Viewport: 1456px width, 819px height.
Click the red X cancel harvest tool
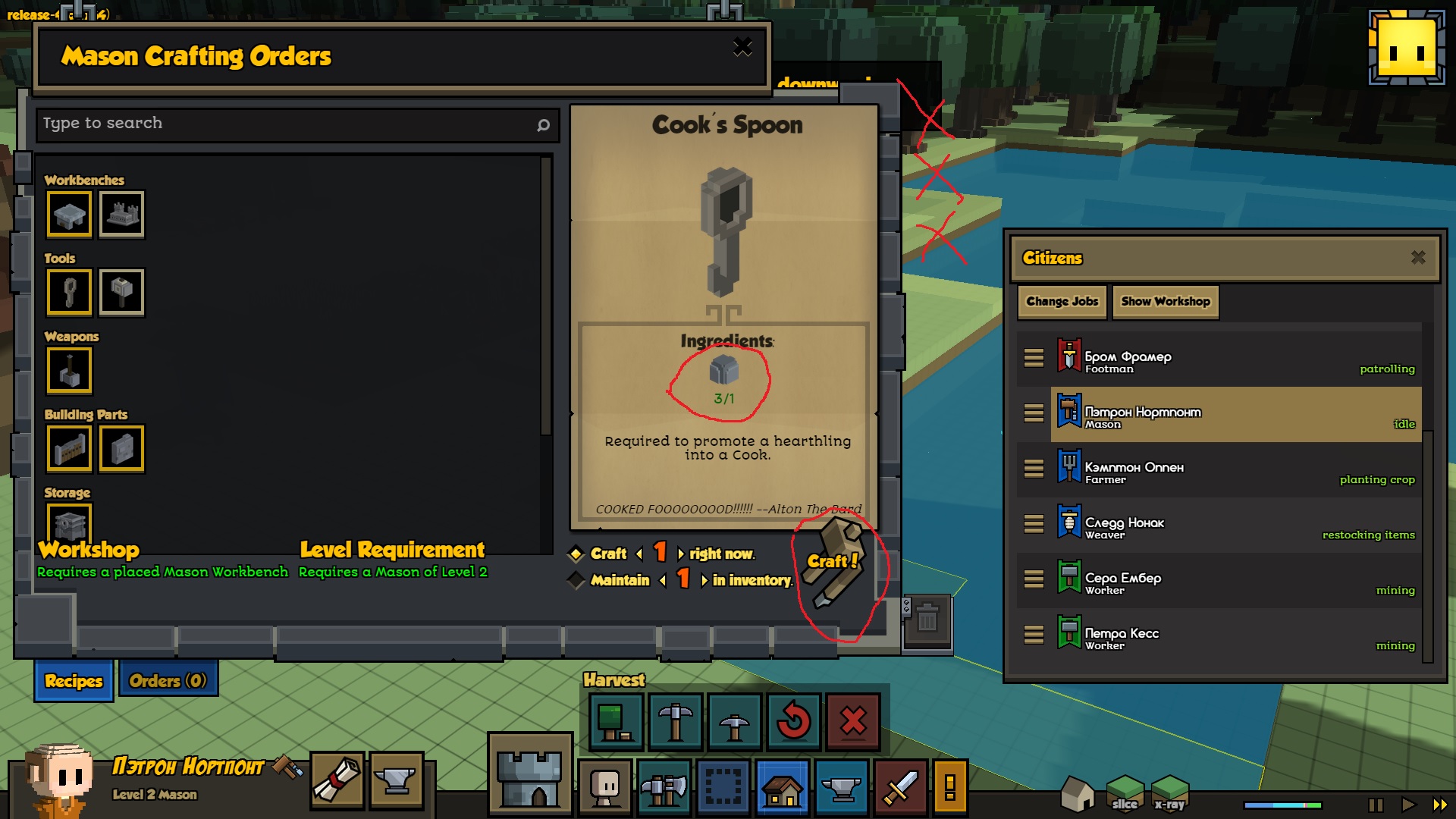853,721
